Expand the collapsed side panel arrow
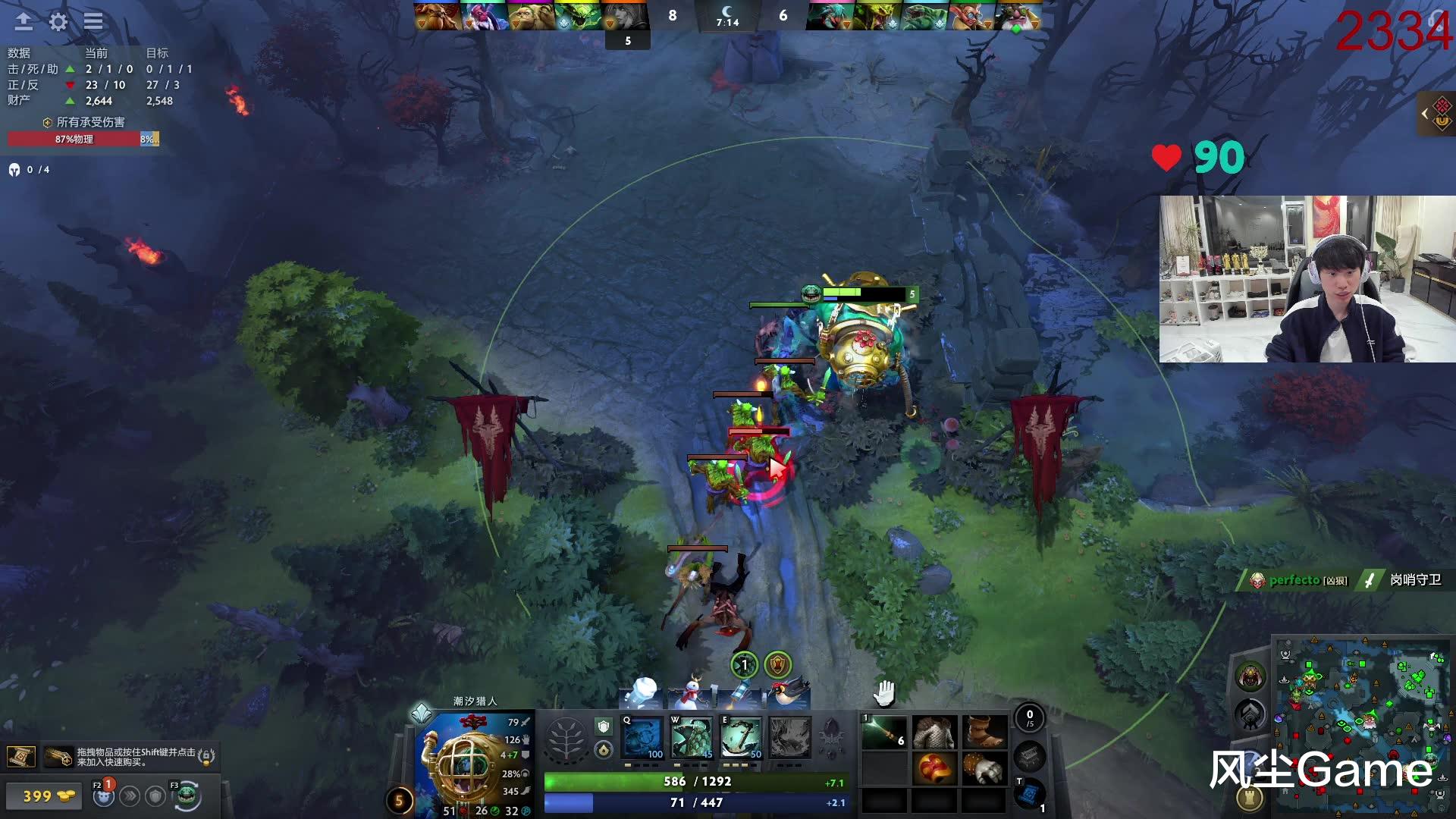Image resolution: width=1456 pixels, height=819 pixels. (1425, 115)
